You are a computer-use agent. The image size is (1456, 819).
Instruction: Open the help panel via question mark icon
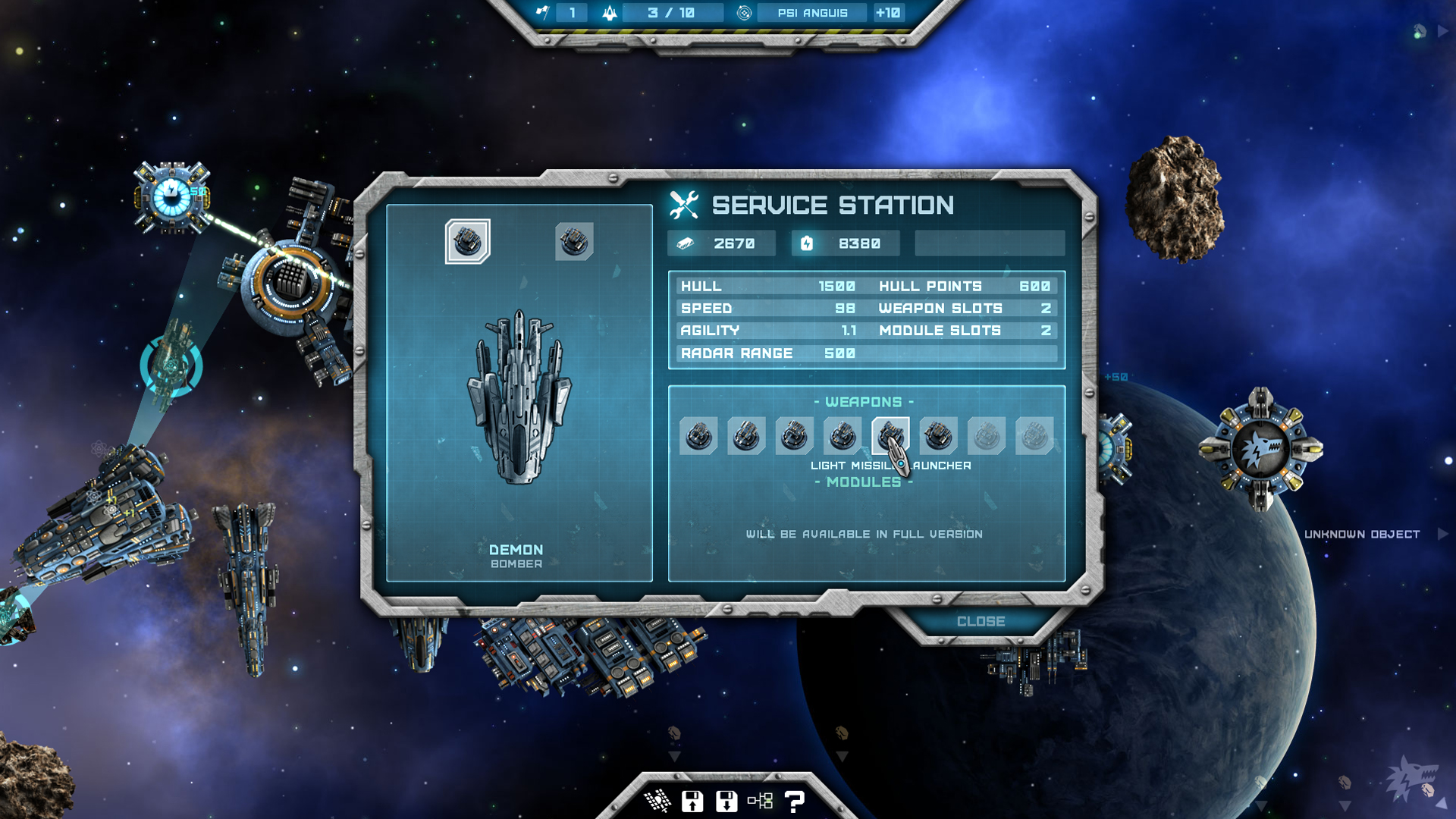tap(794, 800)
